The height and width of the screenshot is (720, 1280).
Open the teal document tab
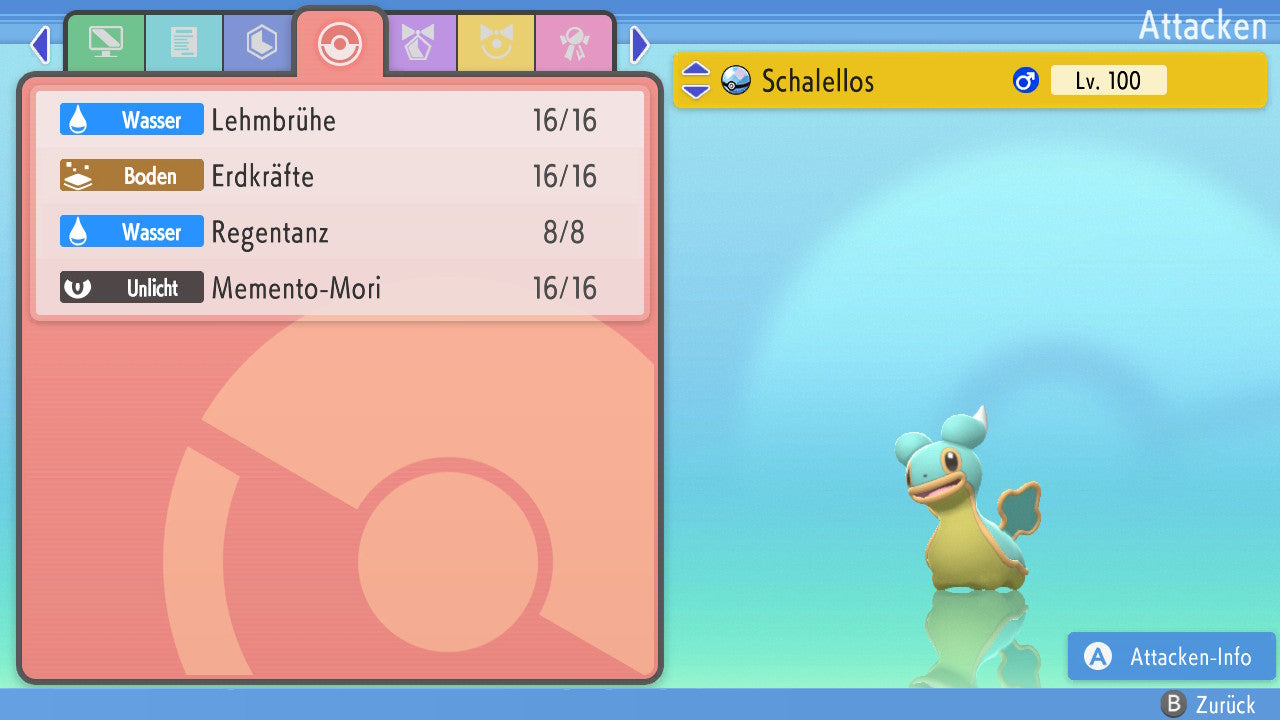click(183, 43)
